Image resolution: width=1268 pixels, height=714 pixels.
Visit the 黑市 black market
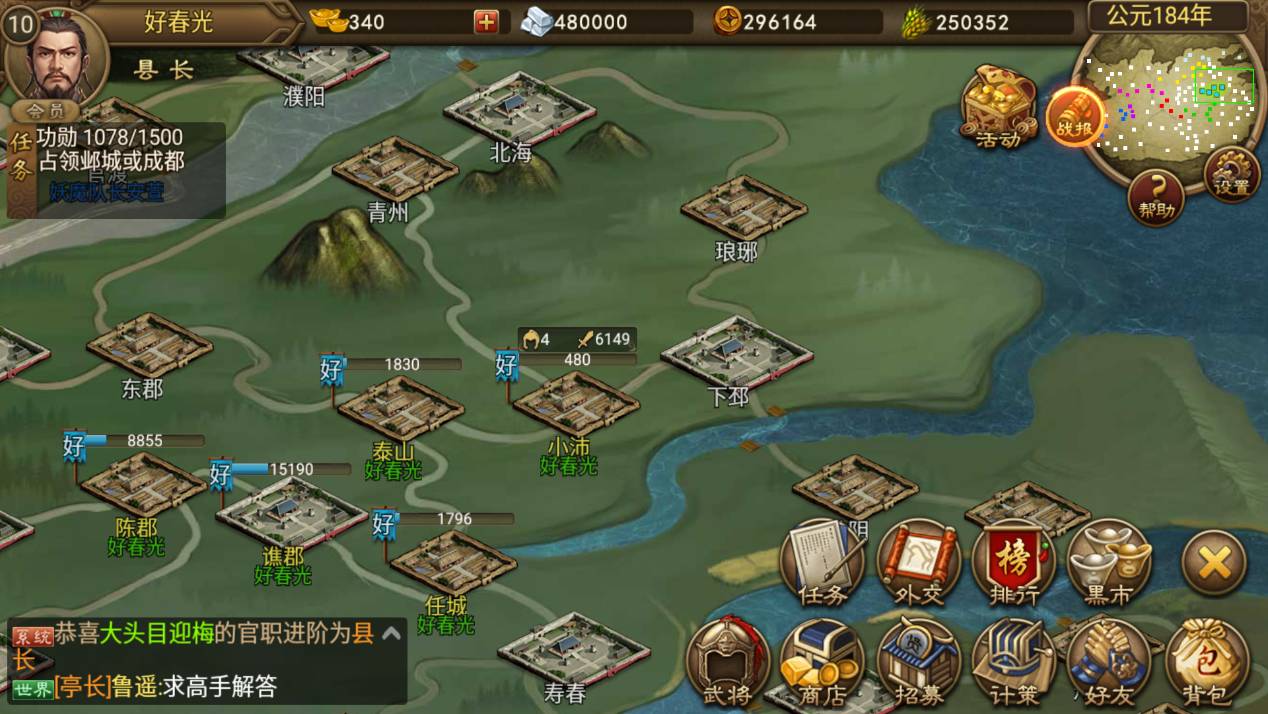click(1109, 562)
